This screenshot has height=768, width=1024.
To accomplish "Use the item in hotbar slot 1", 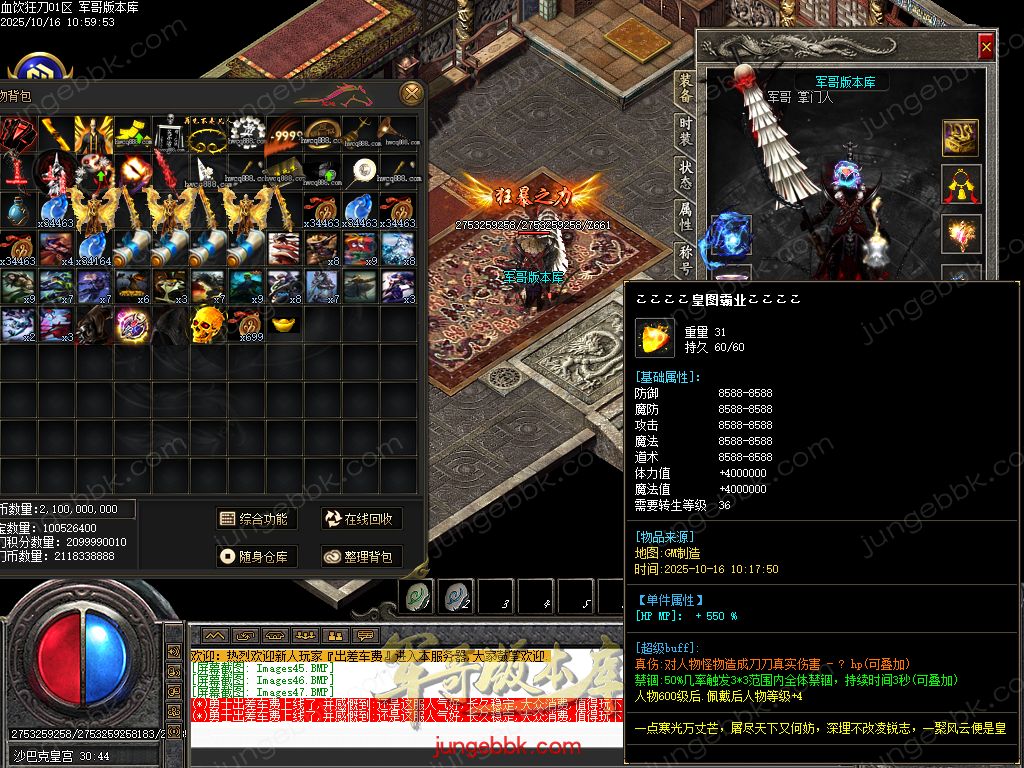I will [417, 596].
